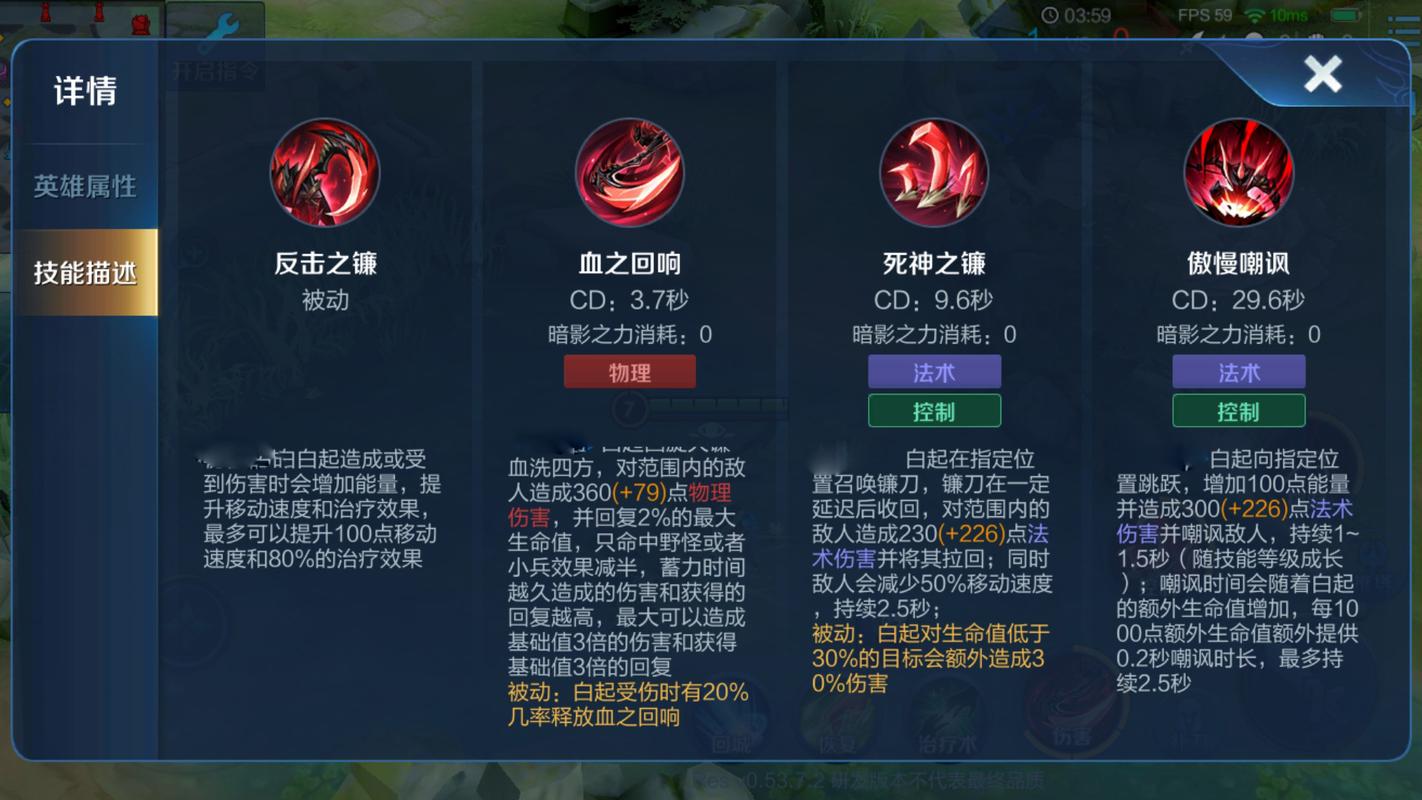Switch to the 英雄属性 tab
Screen dimensions: 1422x800
86,185
